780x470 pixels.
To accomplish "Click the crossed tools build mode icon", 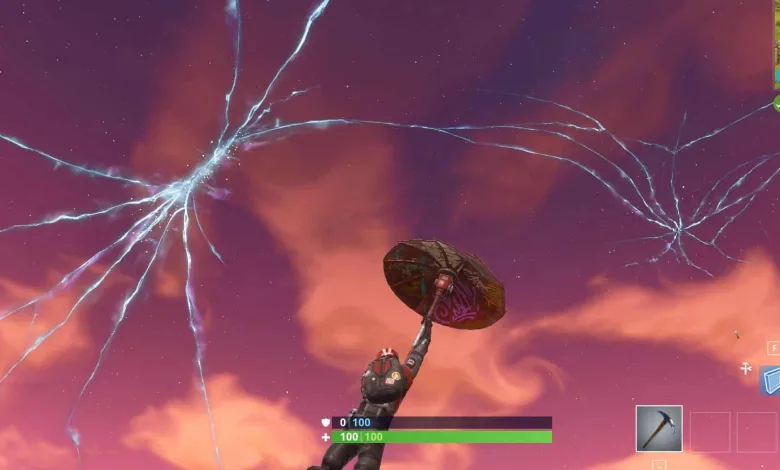I will pyautogui.click(x=745, y=369).
